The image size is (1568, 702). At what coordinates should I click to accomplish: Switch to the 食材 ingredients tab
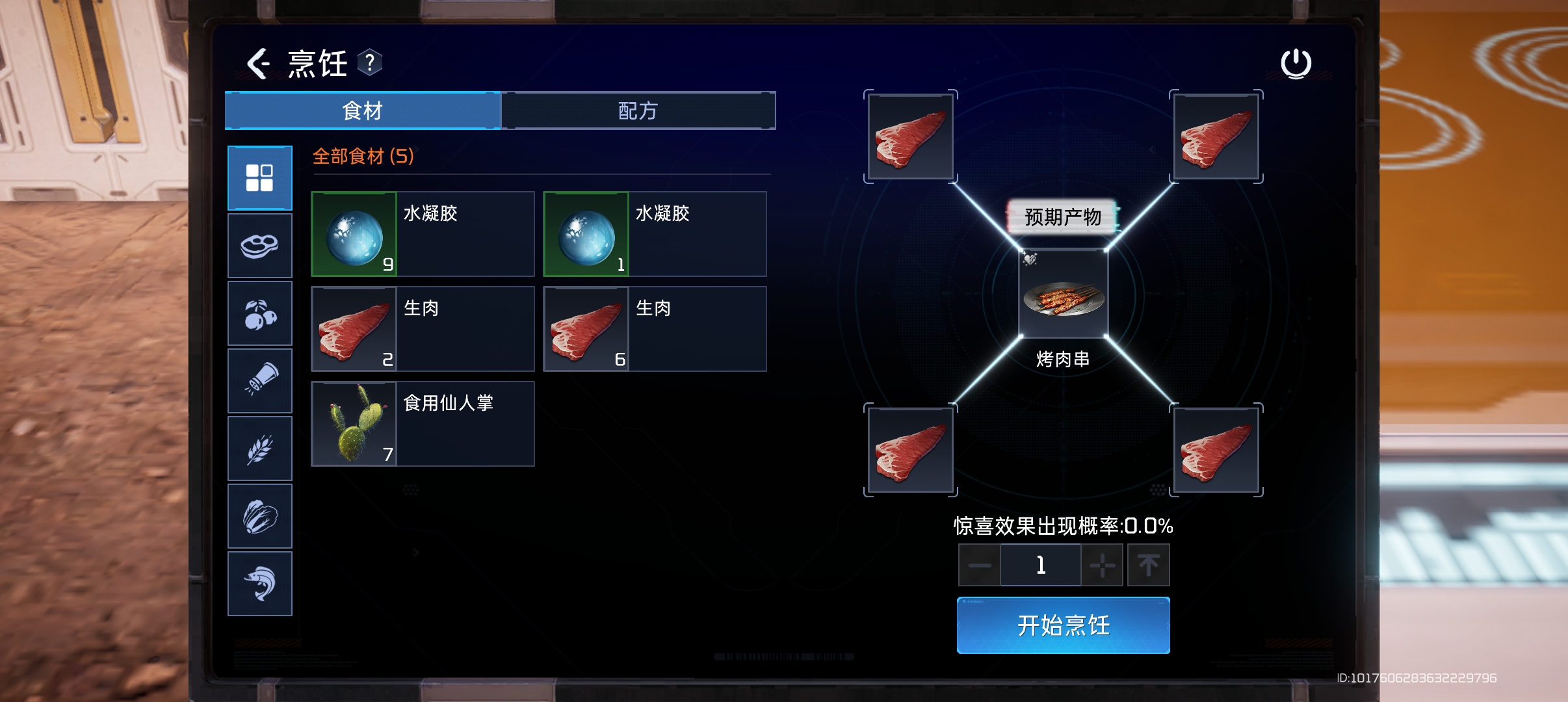click(x=363, y=110)
